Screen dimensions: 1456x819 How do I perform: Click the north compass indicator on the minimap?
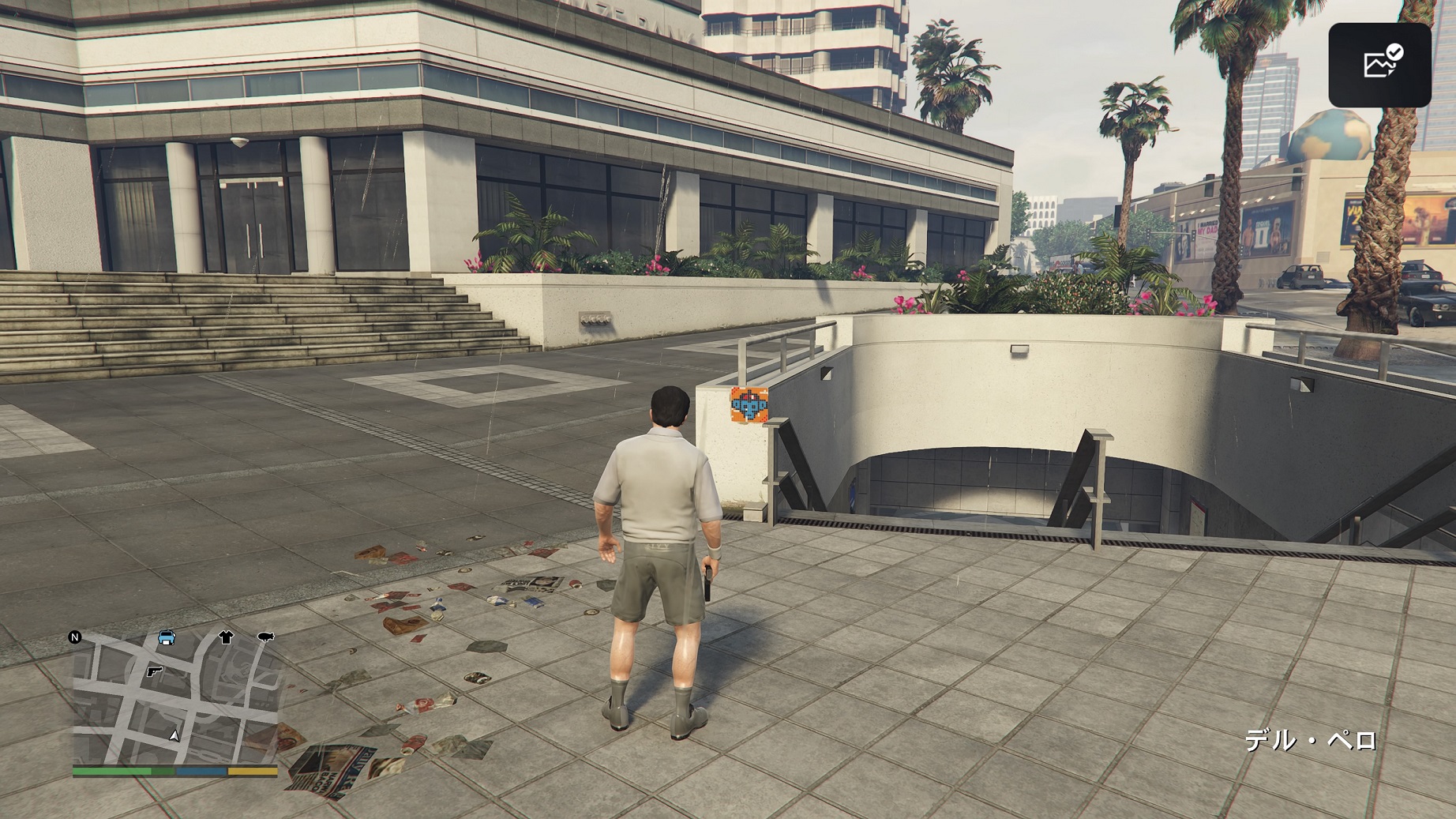click(75, 637)
